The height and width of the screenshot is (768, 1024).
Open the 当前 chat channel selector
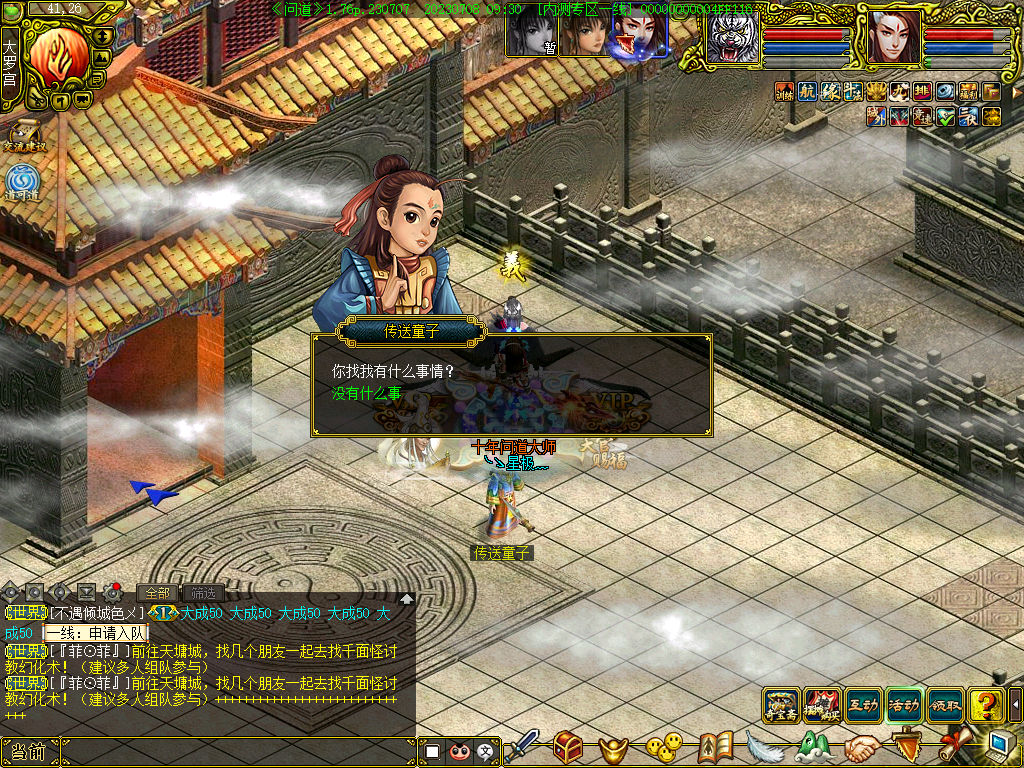coord(28,751)
